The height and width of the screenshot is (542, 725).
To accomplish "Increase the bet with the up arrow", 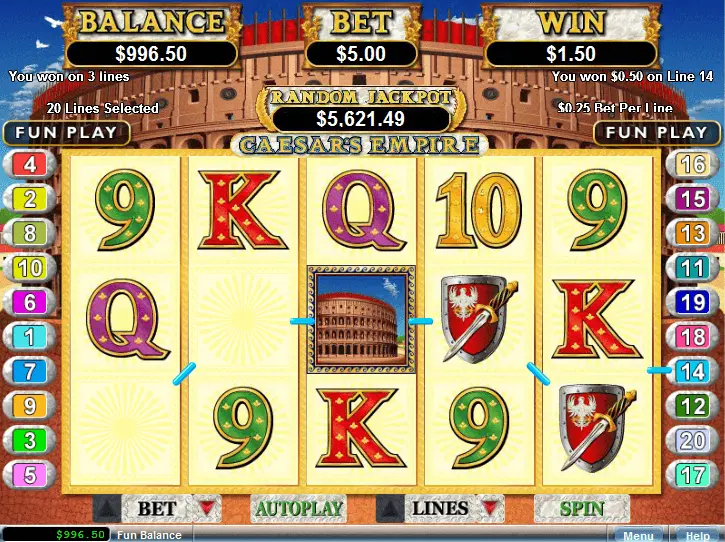I will 104,509.
